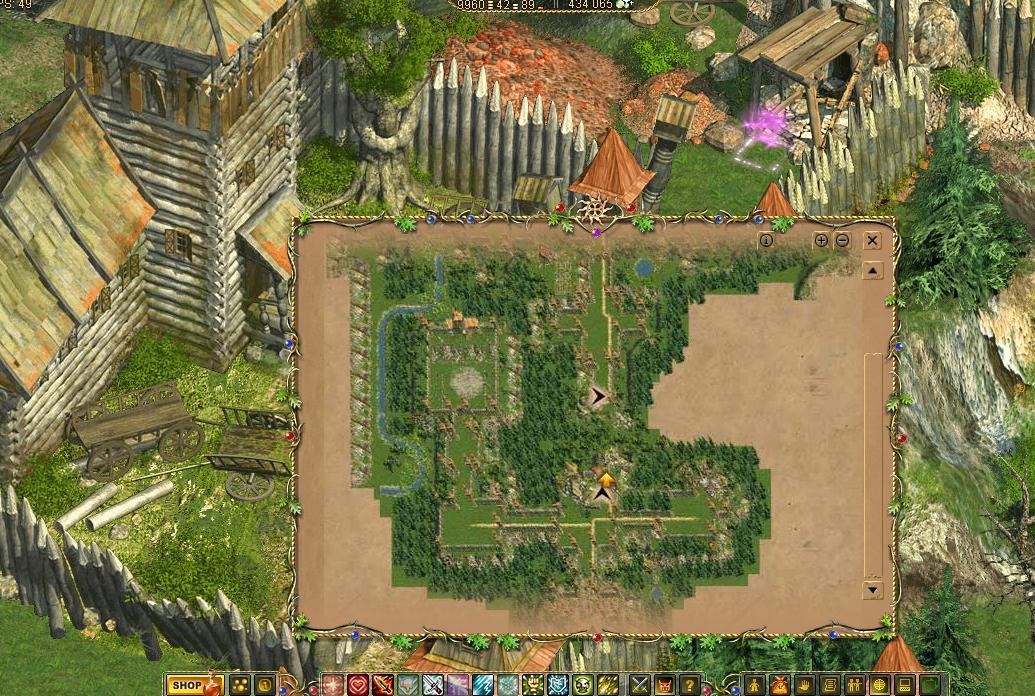The image size is (1035, 696).
Task: Close the world map window
Action: tap(872, 240)
